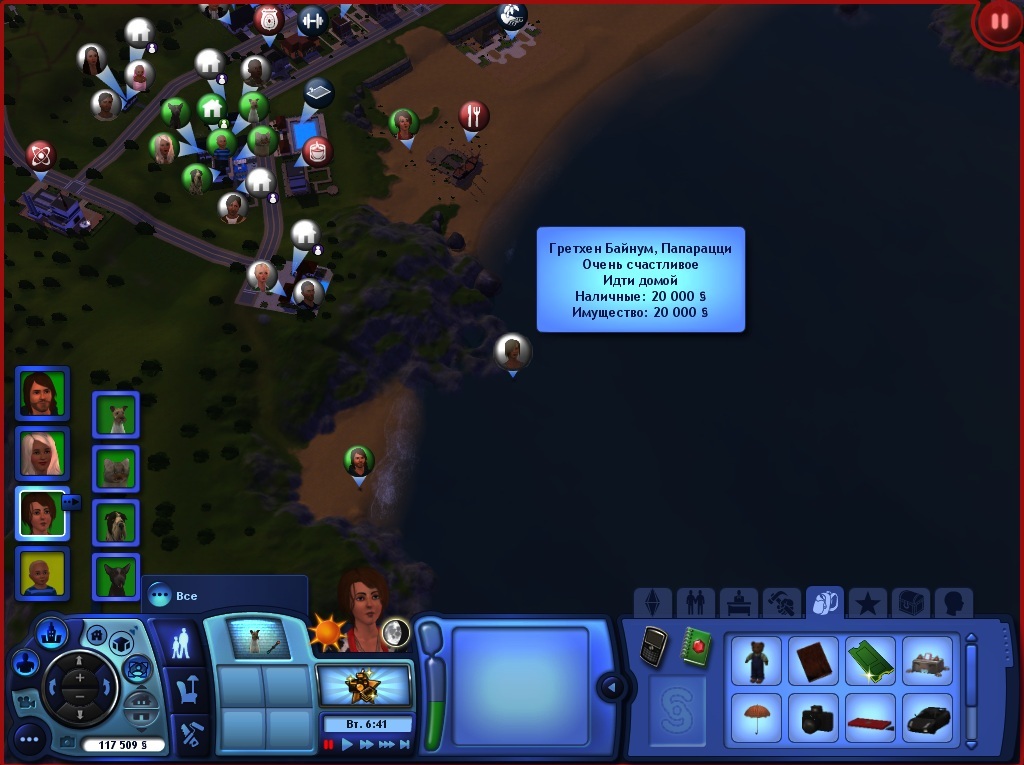Viewport: 1024px width, 765px height.
Task: Pick the green ticket inventory item
Action: 869,660
